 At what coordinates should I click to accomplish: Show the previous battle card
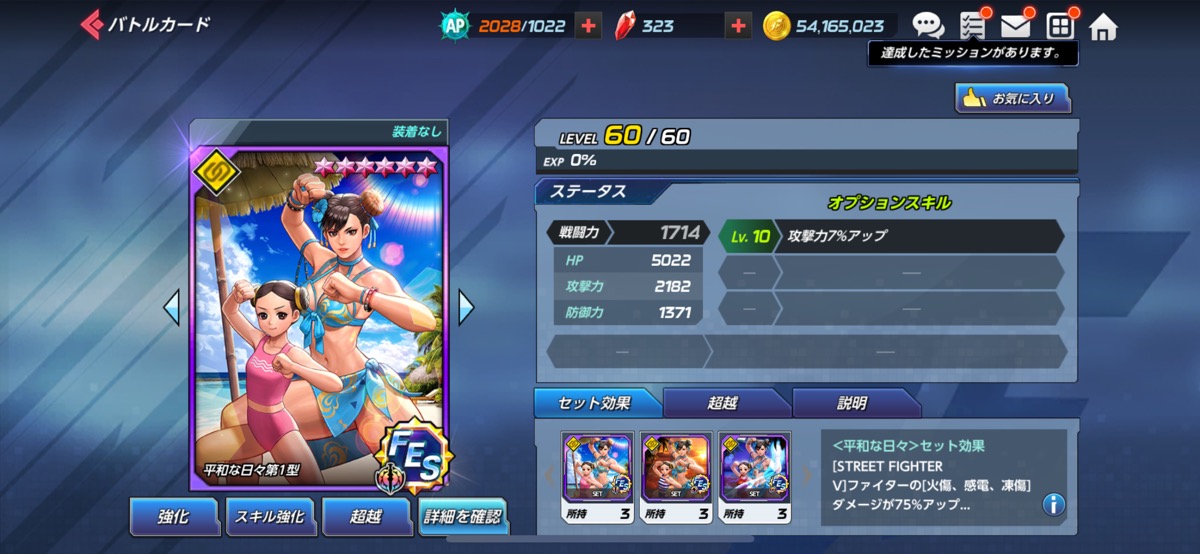[x=171, y=307]
